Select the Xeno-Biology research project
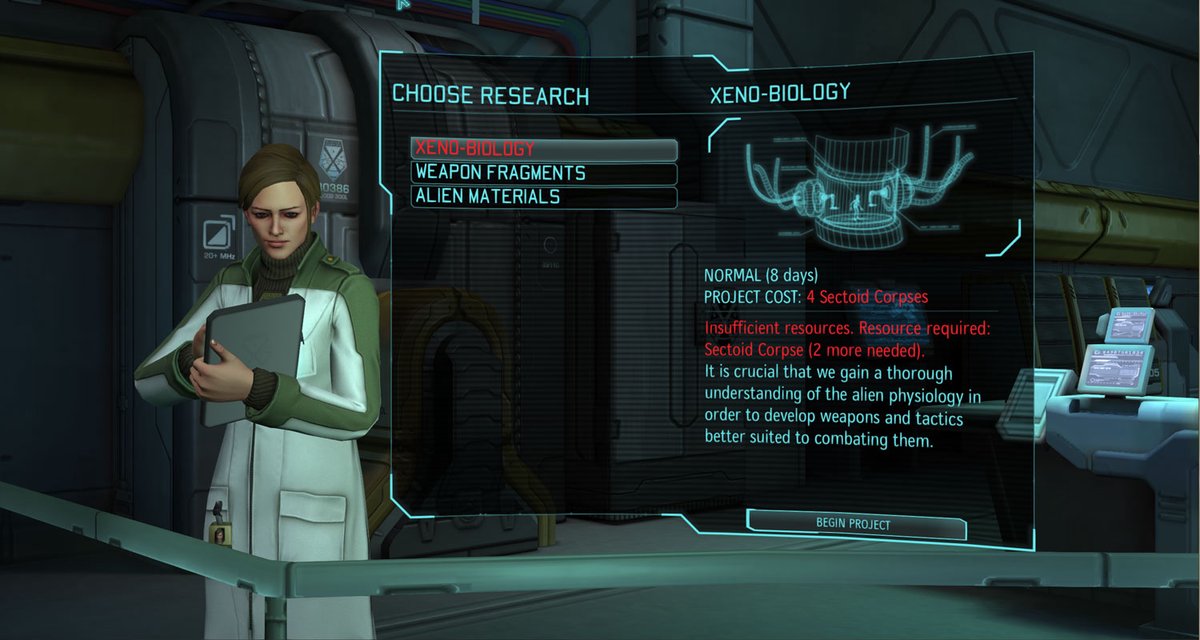This screenshot has width=1200, height=640. click(543, 149)
